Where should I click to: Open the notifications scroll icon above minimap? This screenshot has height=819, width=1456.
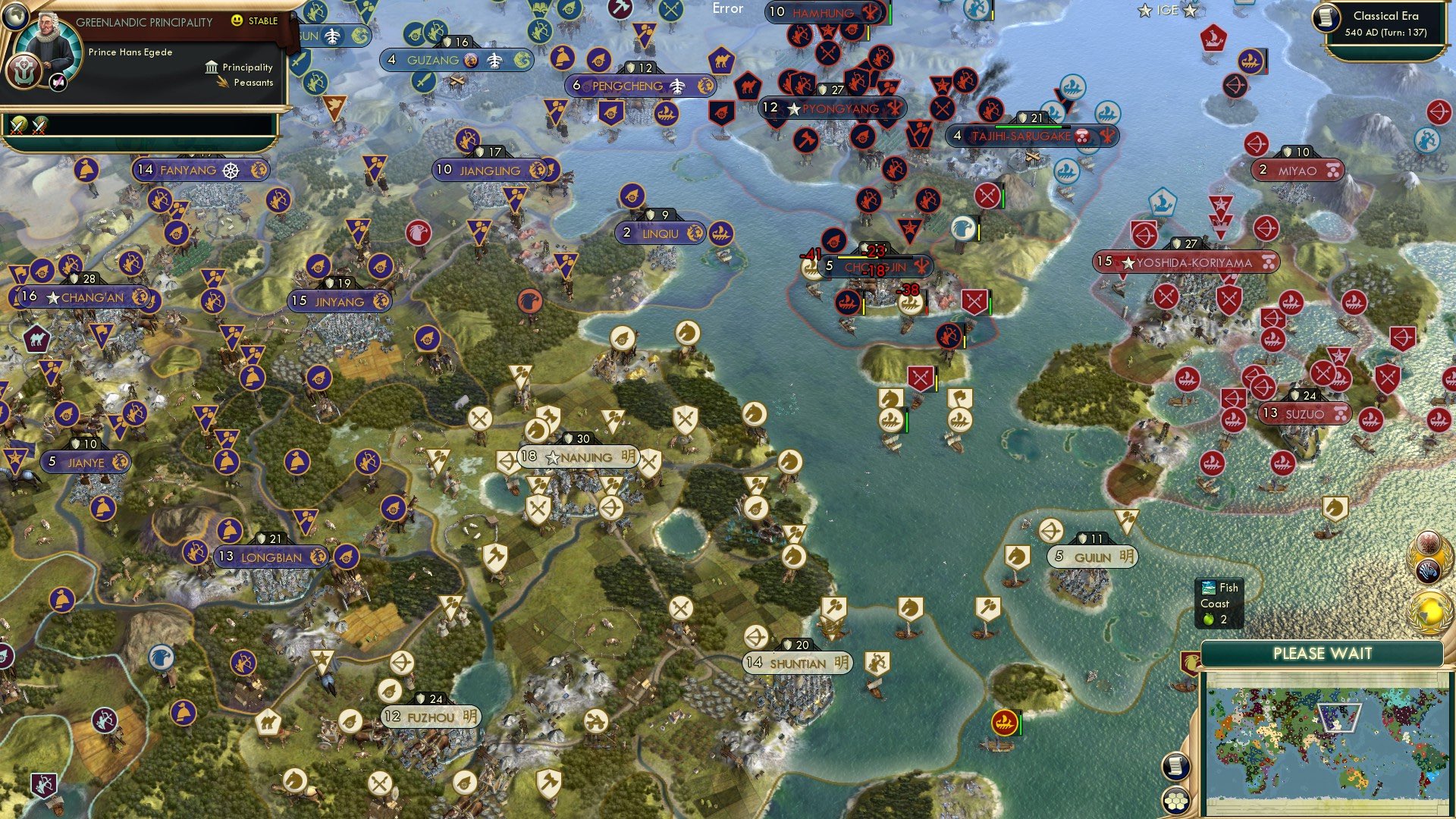[1175, 766]
